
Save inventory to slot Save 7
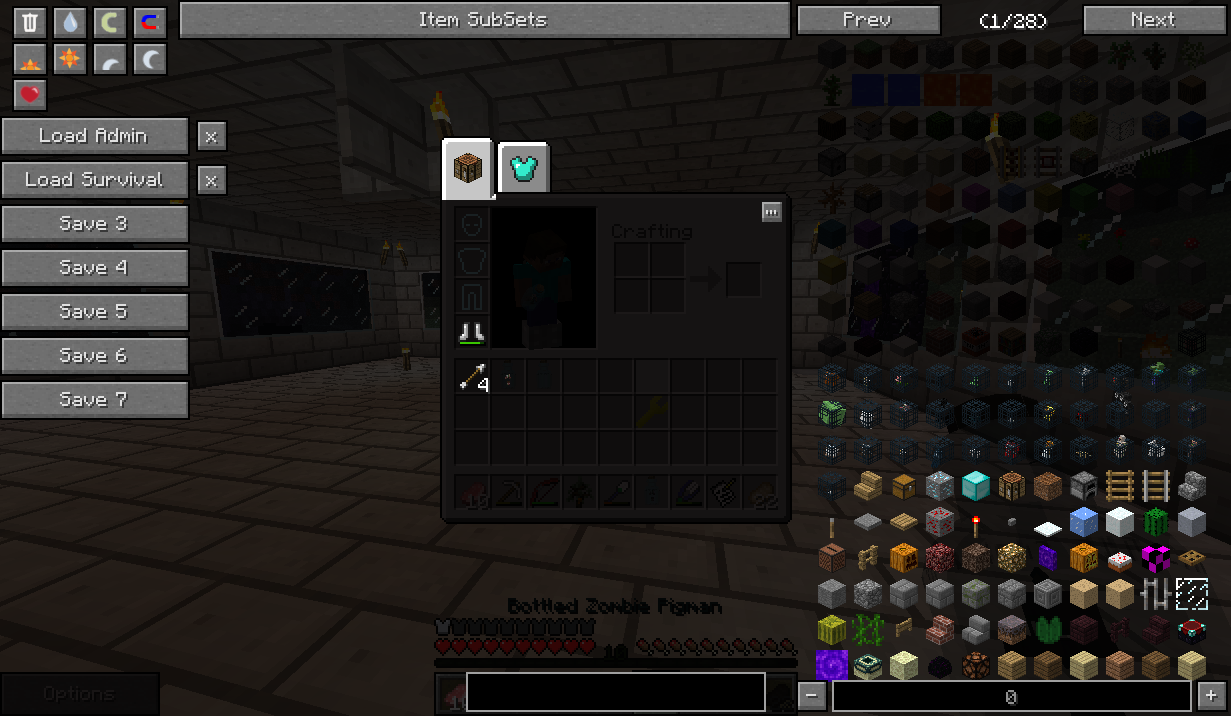tap(94, 400)
